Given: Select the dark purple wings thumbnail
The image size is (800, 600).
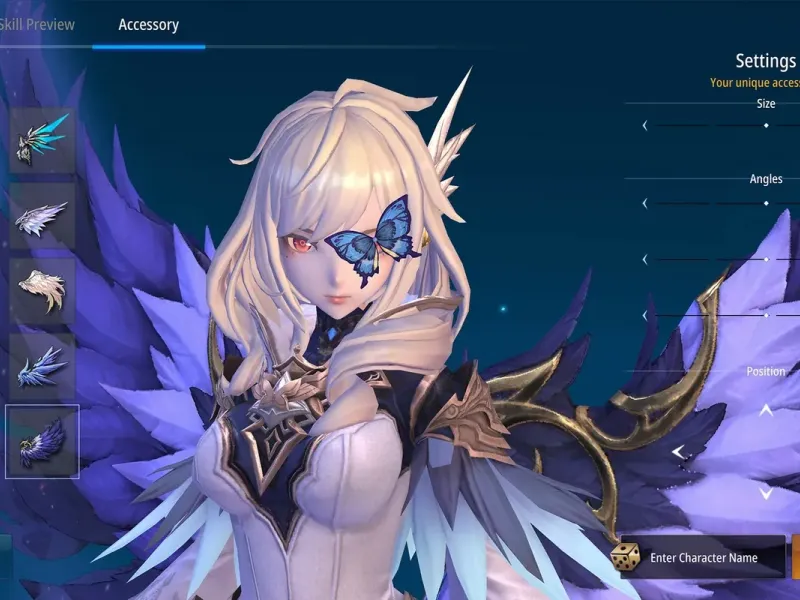Looking at the screenshot, I should click(x=42, y=442).
